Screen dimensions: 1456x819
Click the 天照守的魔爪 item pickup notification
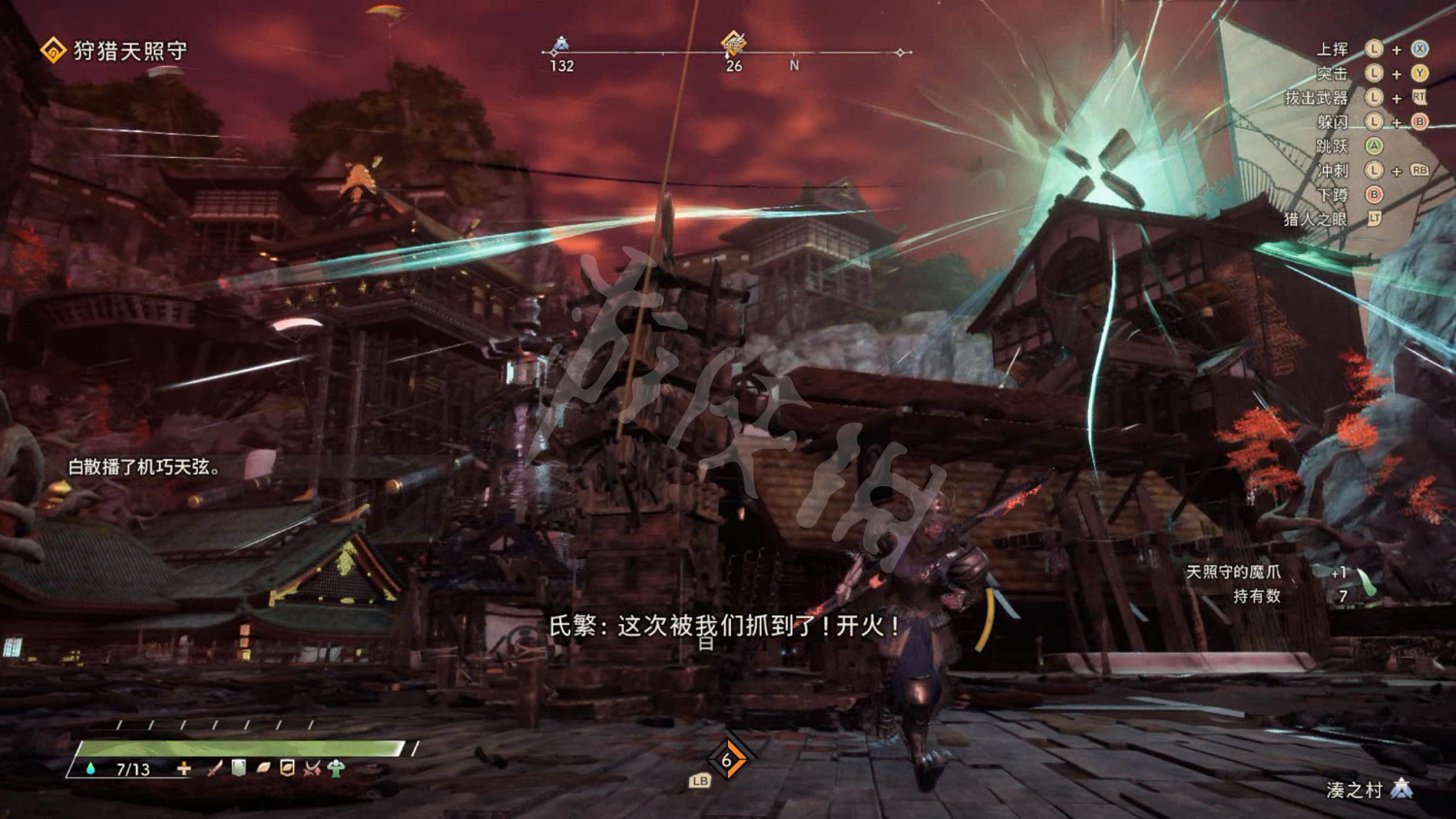point(1234,573)
